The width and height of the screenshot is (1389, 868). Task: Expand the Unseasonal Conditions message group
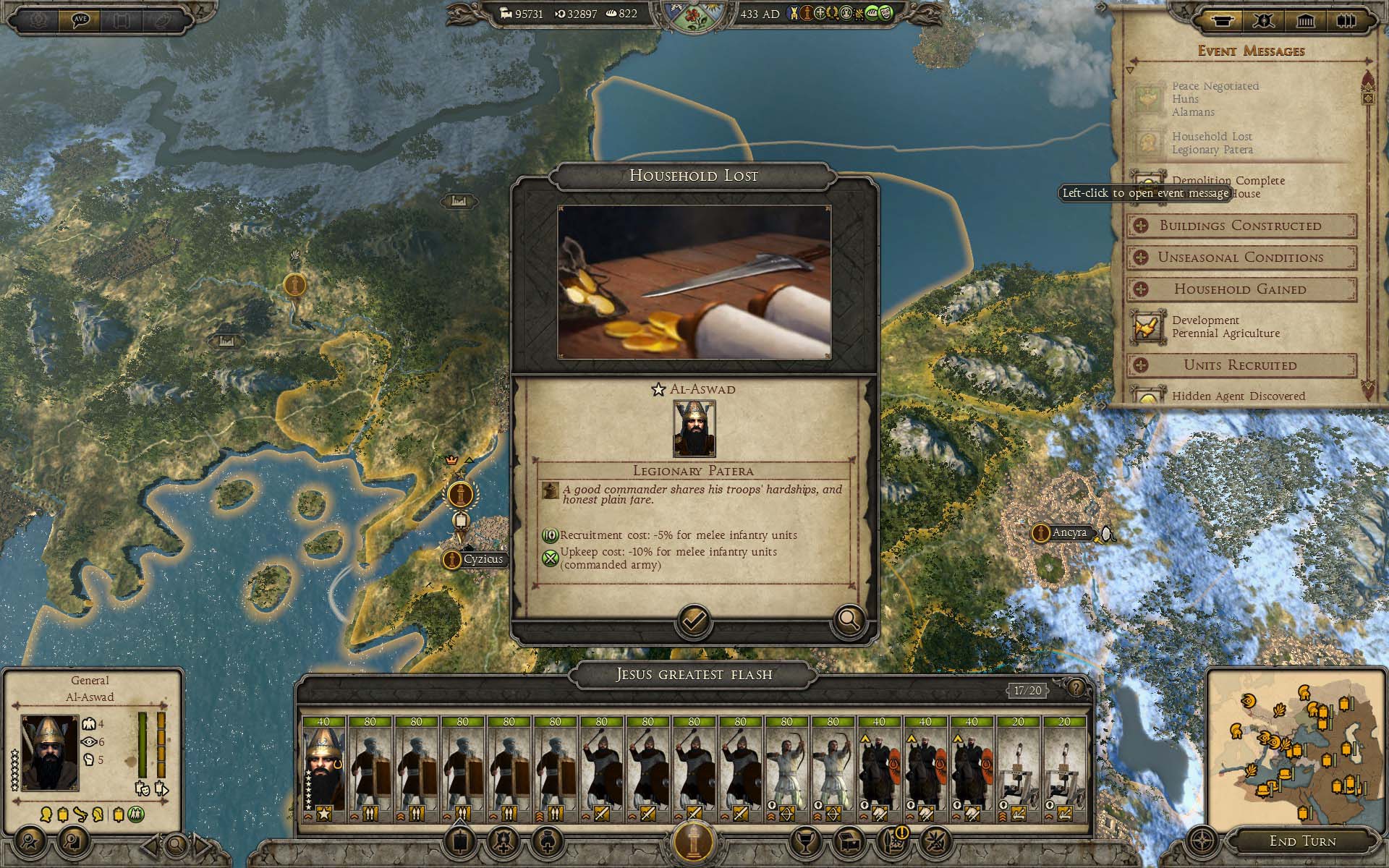1241,258
